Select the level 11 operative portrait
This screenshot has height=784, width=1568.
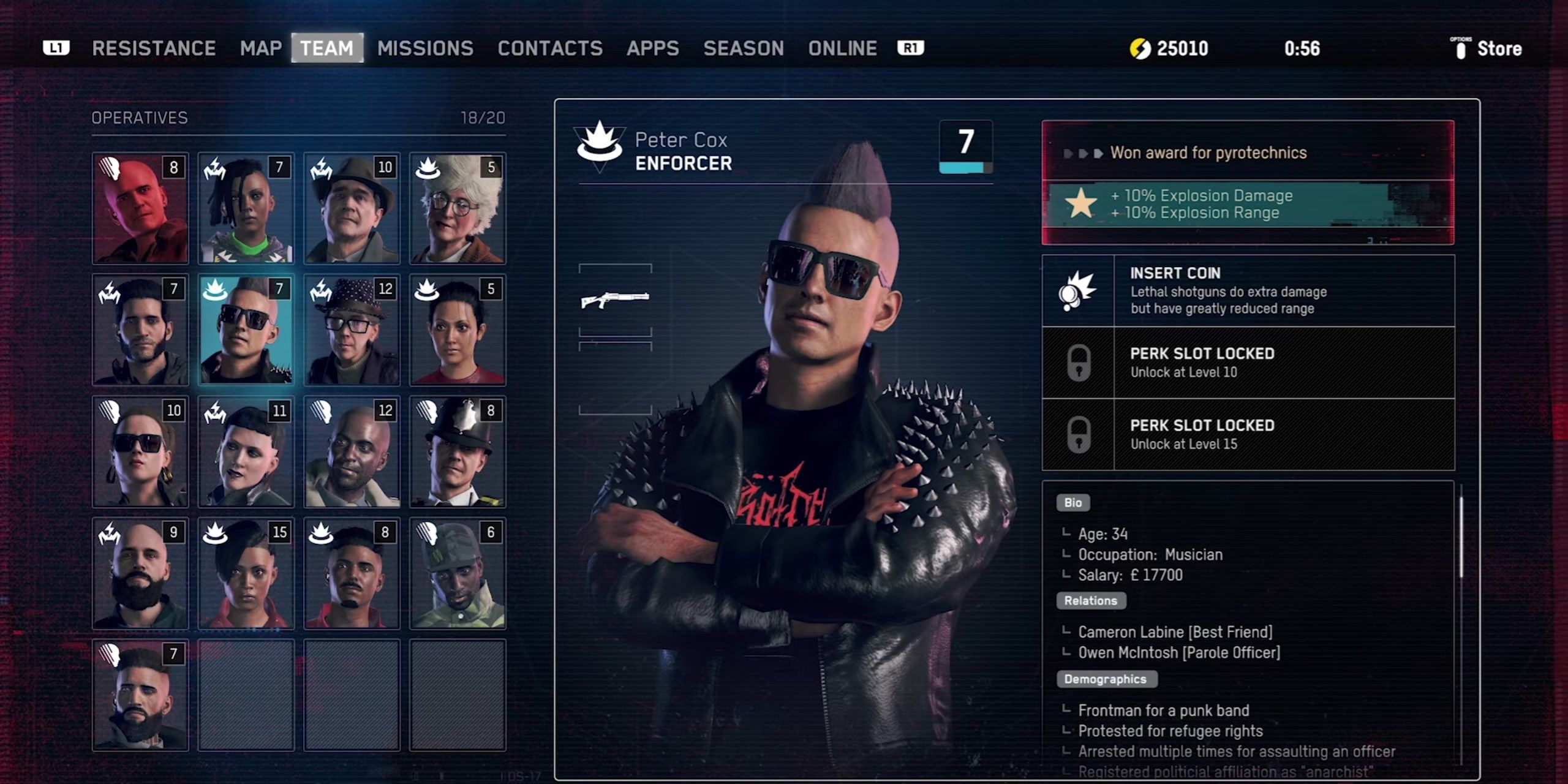pos(246,451)
